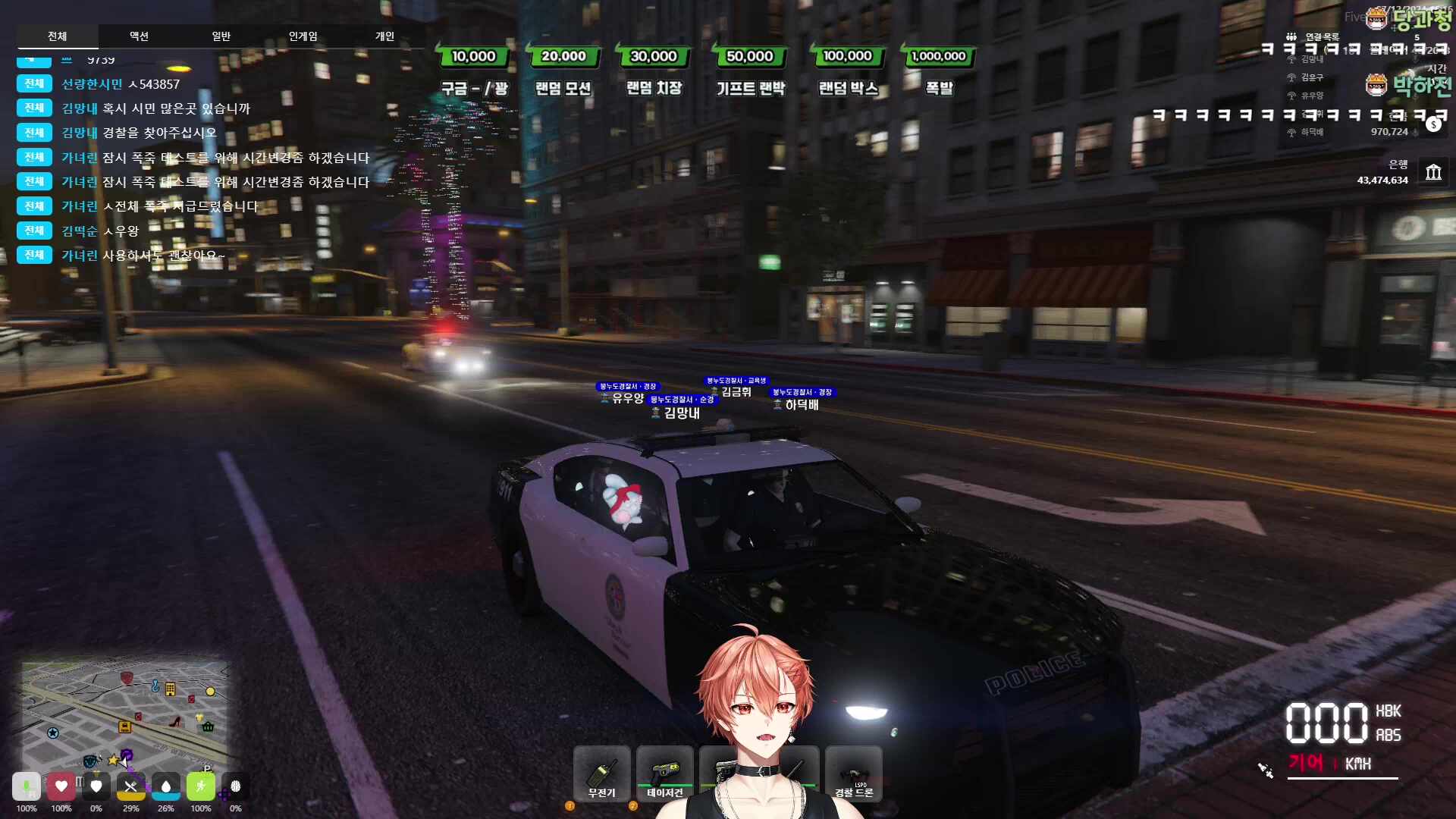Open the 액션 chat tab
This screenshot has width=1456, height=819.
coord(139,36)
